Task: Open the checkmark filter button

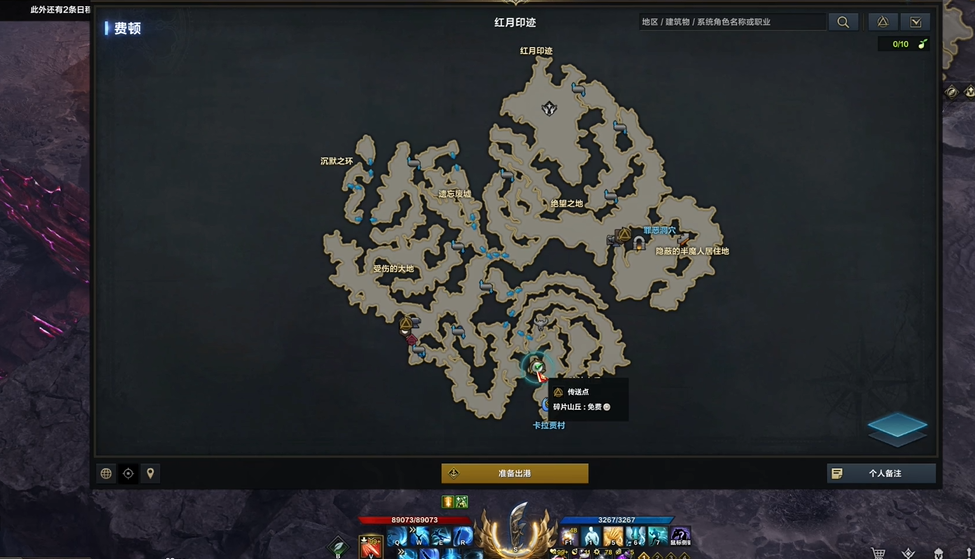Action: (x=915, y=22)
